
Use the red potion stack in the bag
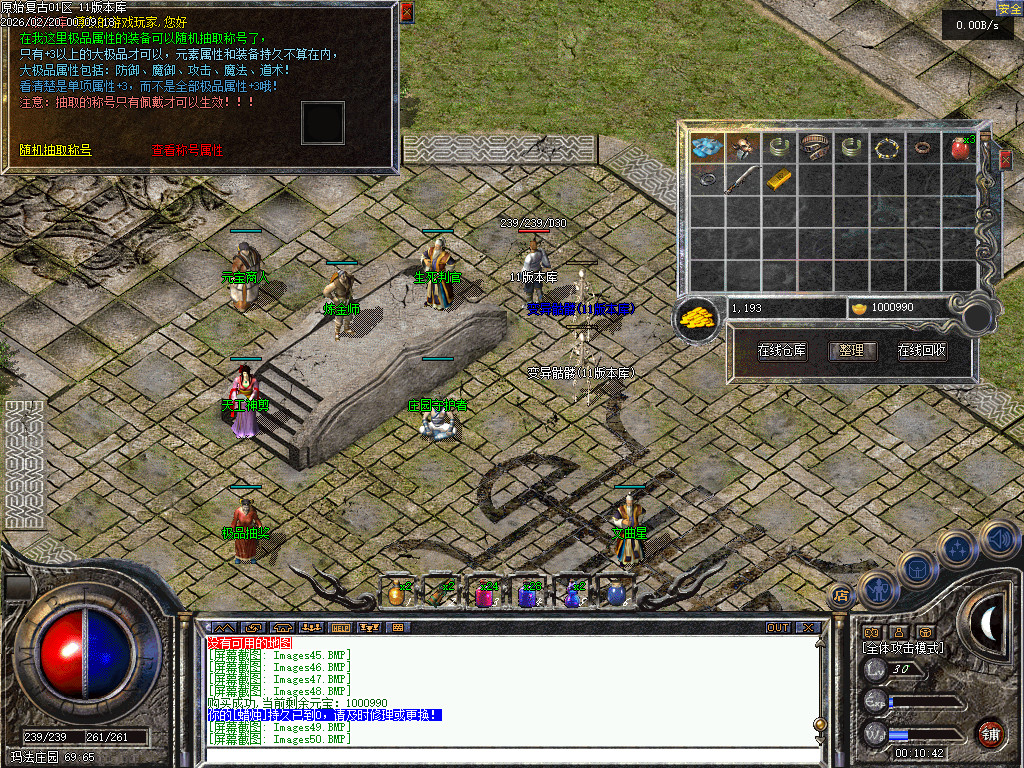960,148
